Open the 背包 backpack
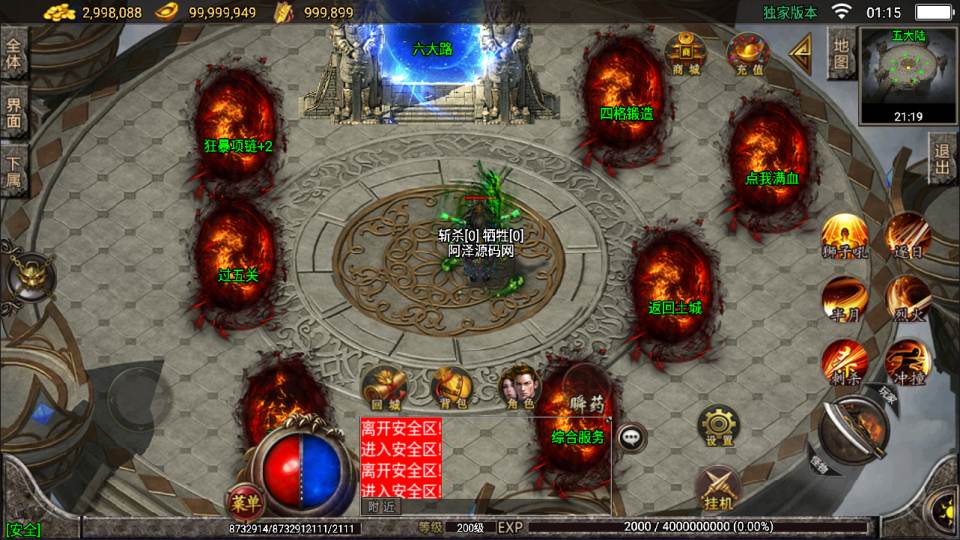The height and width of the screenshot is (540, 960). coord(451,389)
